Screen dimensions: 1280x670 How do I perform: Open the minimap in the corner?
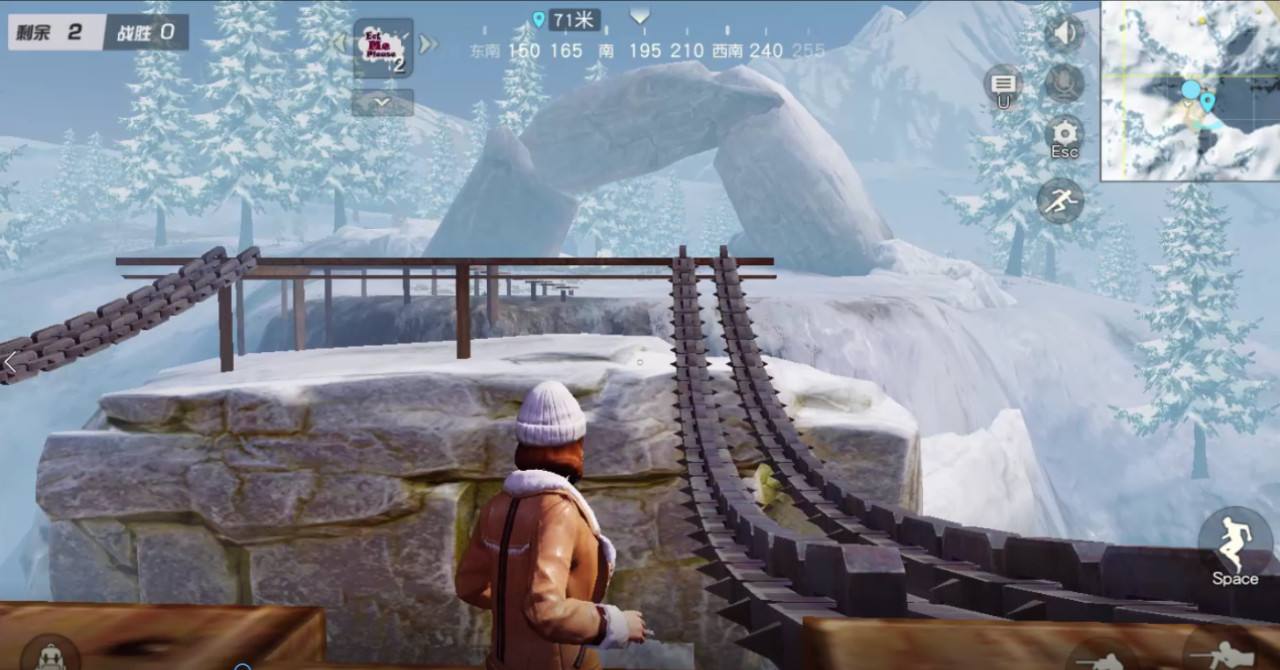pos(1190,90)
